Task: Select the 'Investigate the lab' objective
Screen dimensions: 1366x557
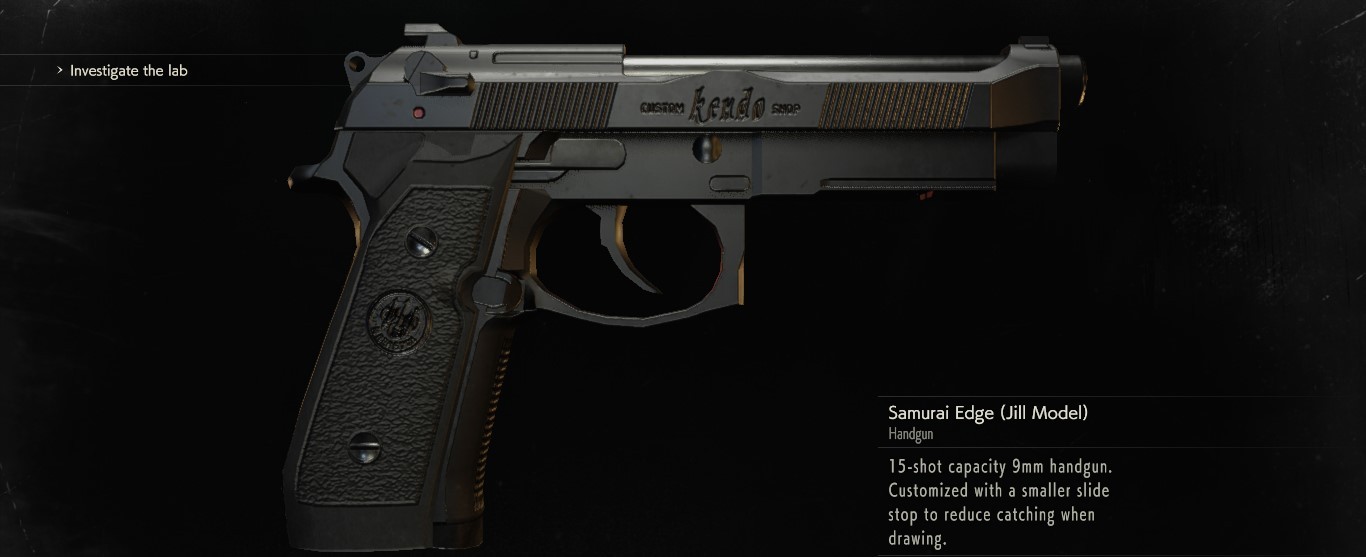Action: (x=128, y=71)
